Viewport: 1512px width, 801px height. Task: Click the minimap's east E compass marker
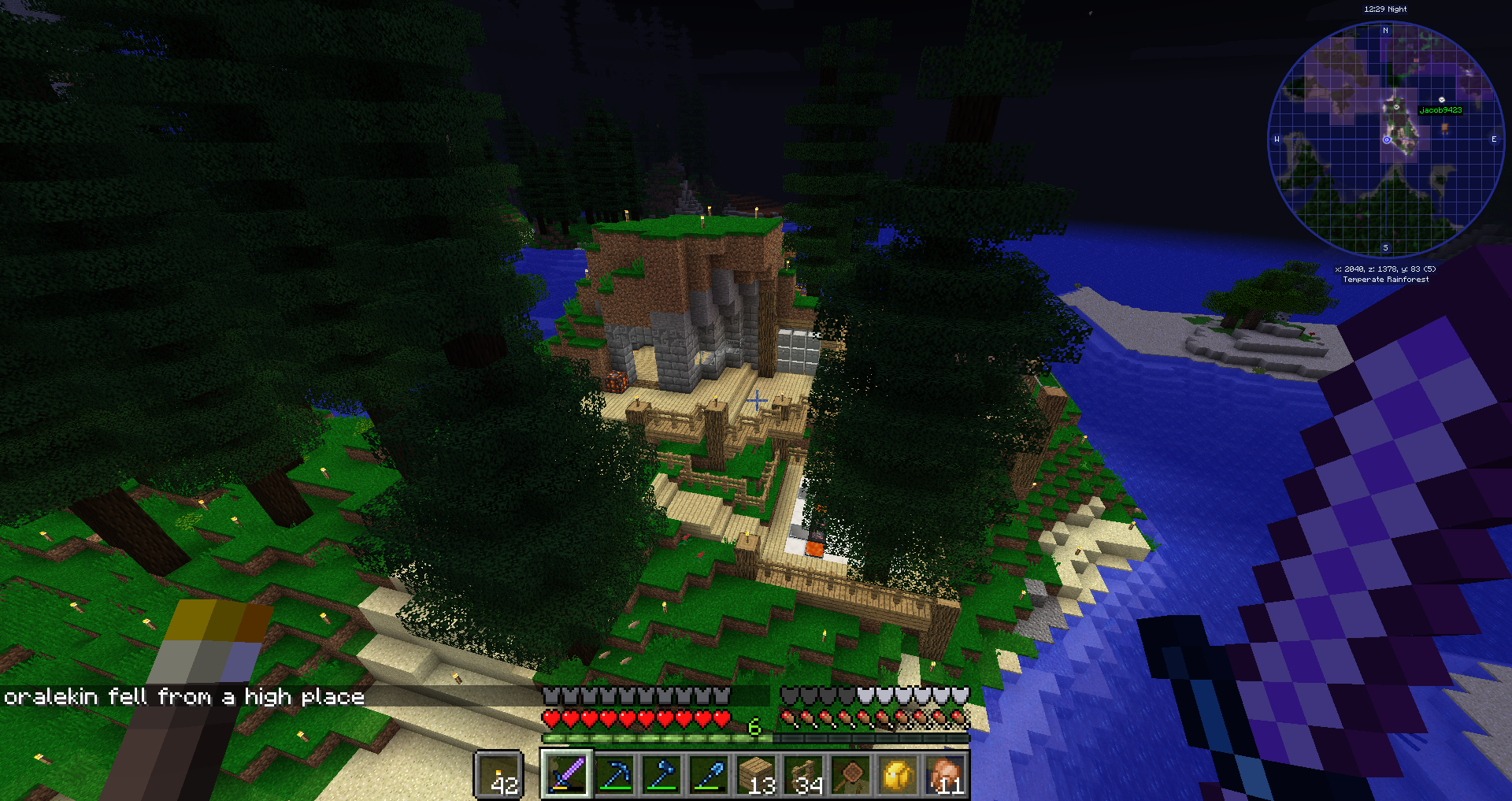(1494, 139)
